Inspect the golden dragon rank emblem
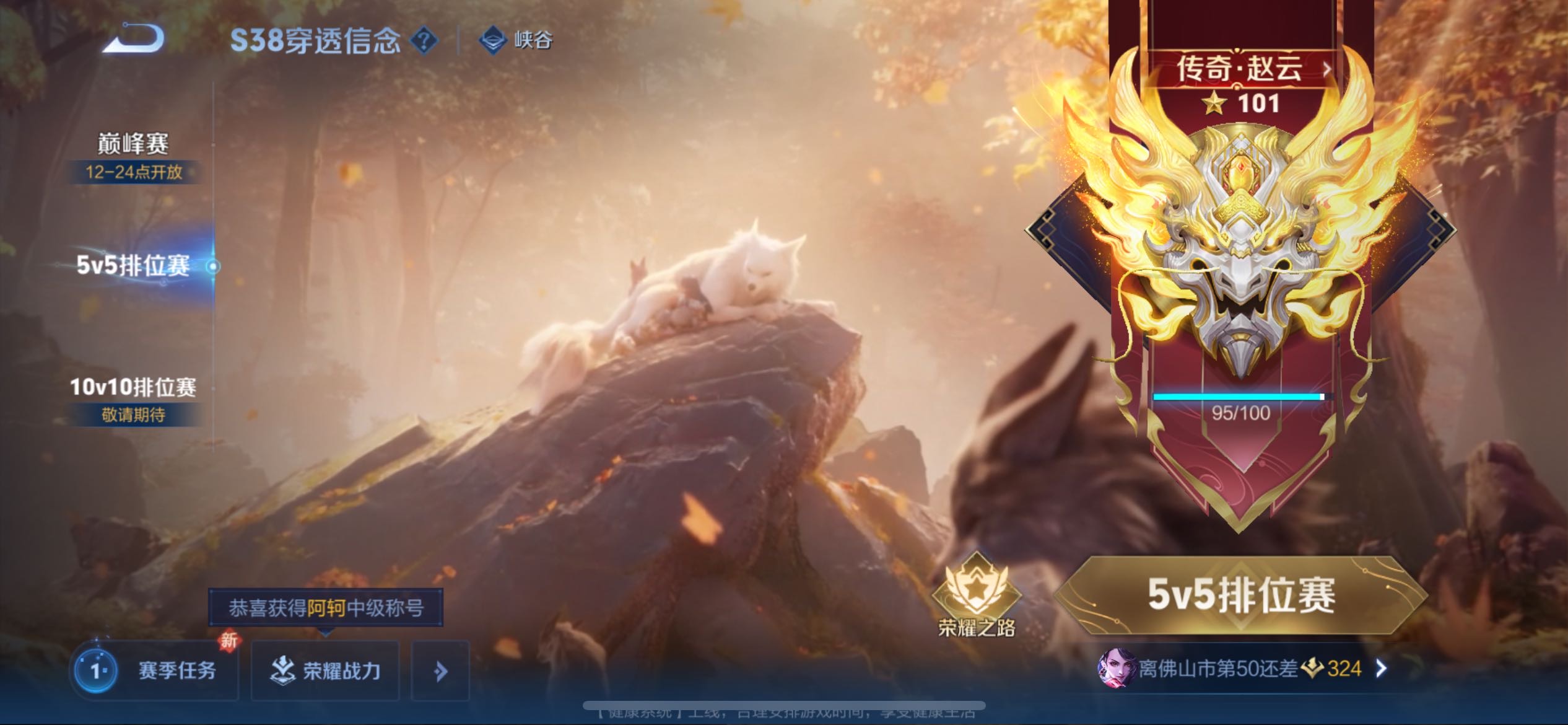Image resolution: width=1568 pixels, height=725 pixels. (x=1240, y=248)
